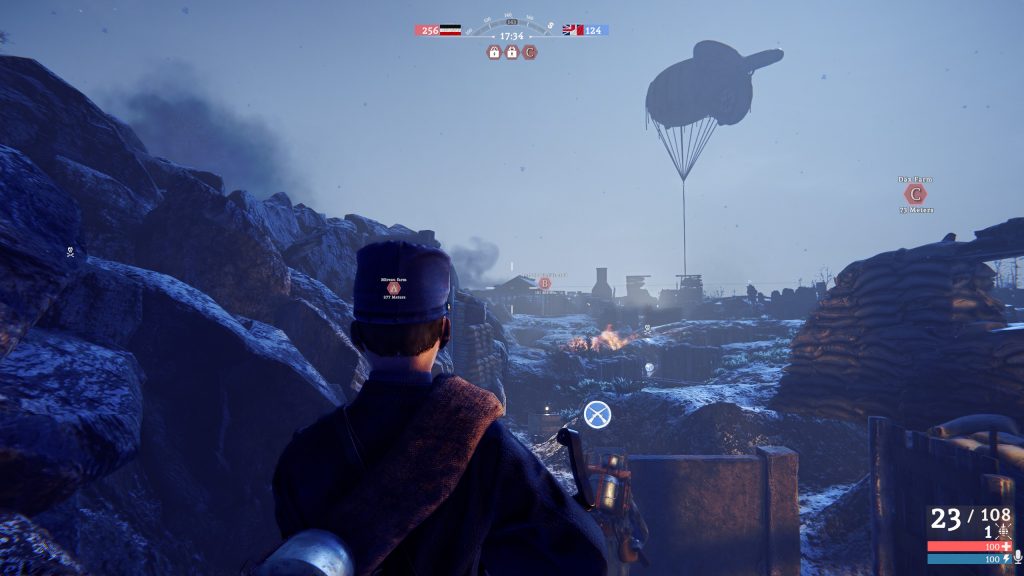The height and width of the screenshot is (576, 1024).
Task: Click the A objective marker showing 577 meters
Action: [394, 288]
